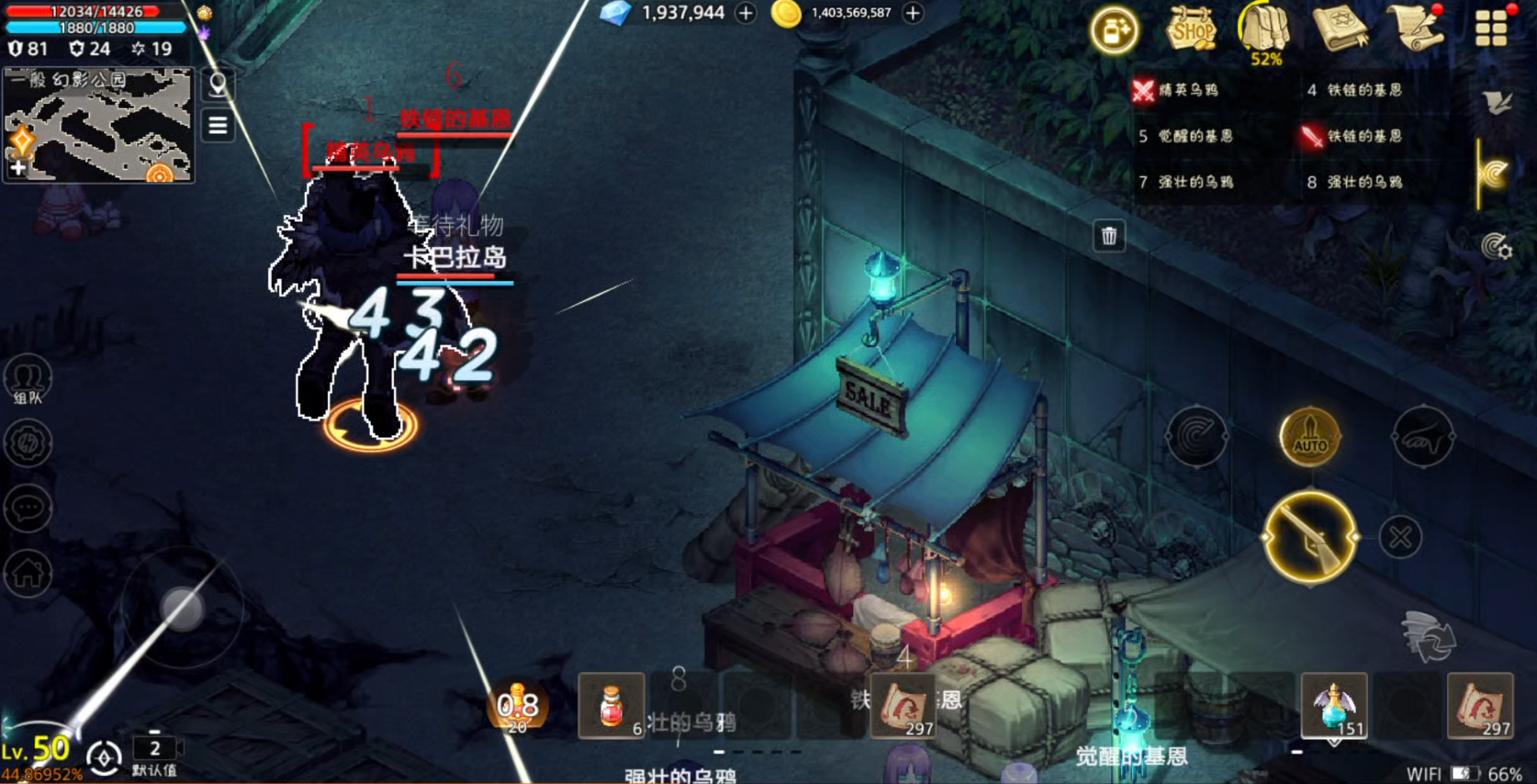1537x784 pixels.
Task: Open the chat speech bubble
Action: tap(28, 508)
